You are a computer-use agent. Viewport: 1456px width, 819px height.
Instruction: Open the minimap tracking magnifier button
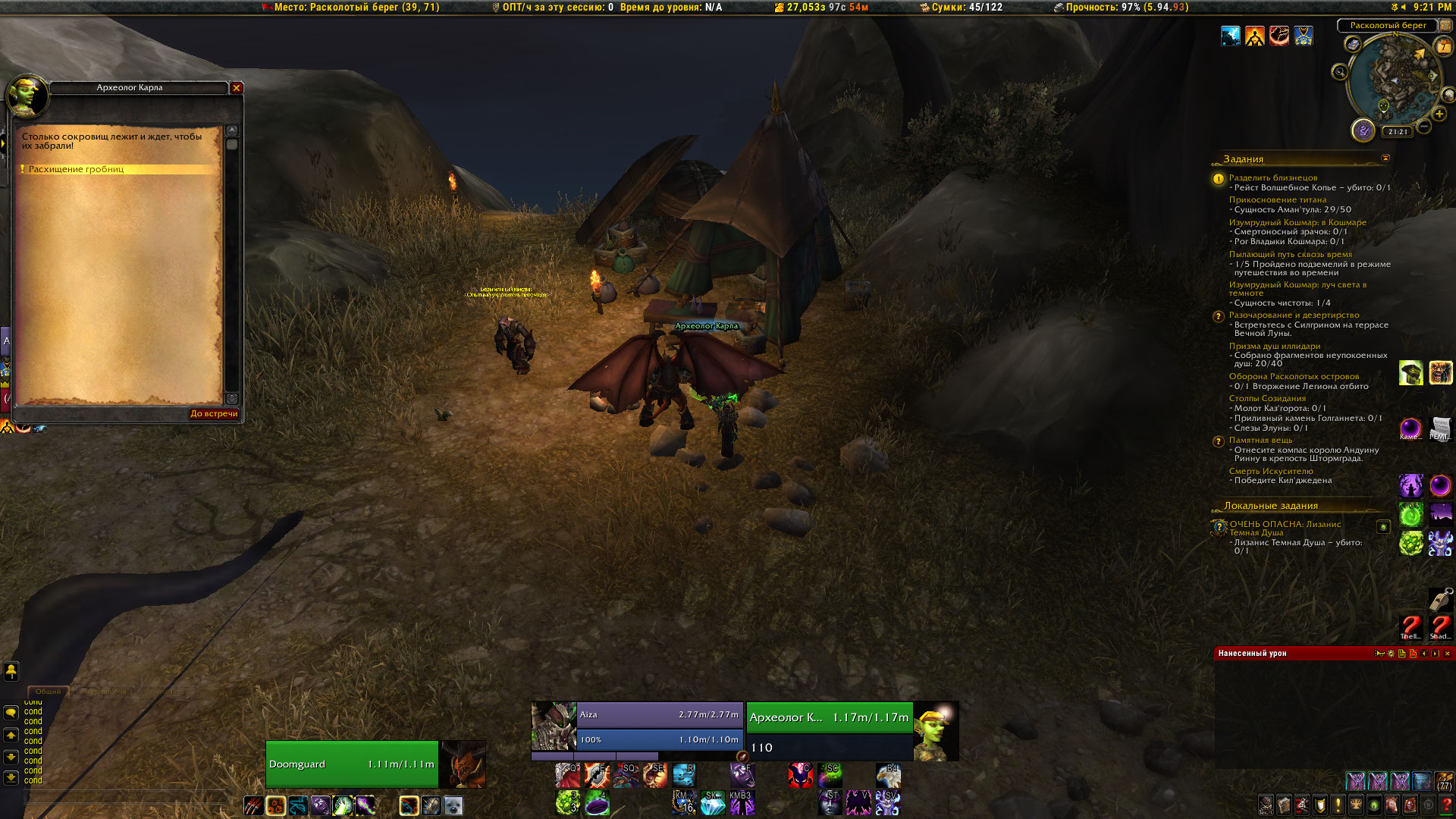(x=1340, y=72)
